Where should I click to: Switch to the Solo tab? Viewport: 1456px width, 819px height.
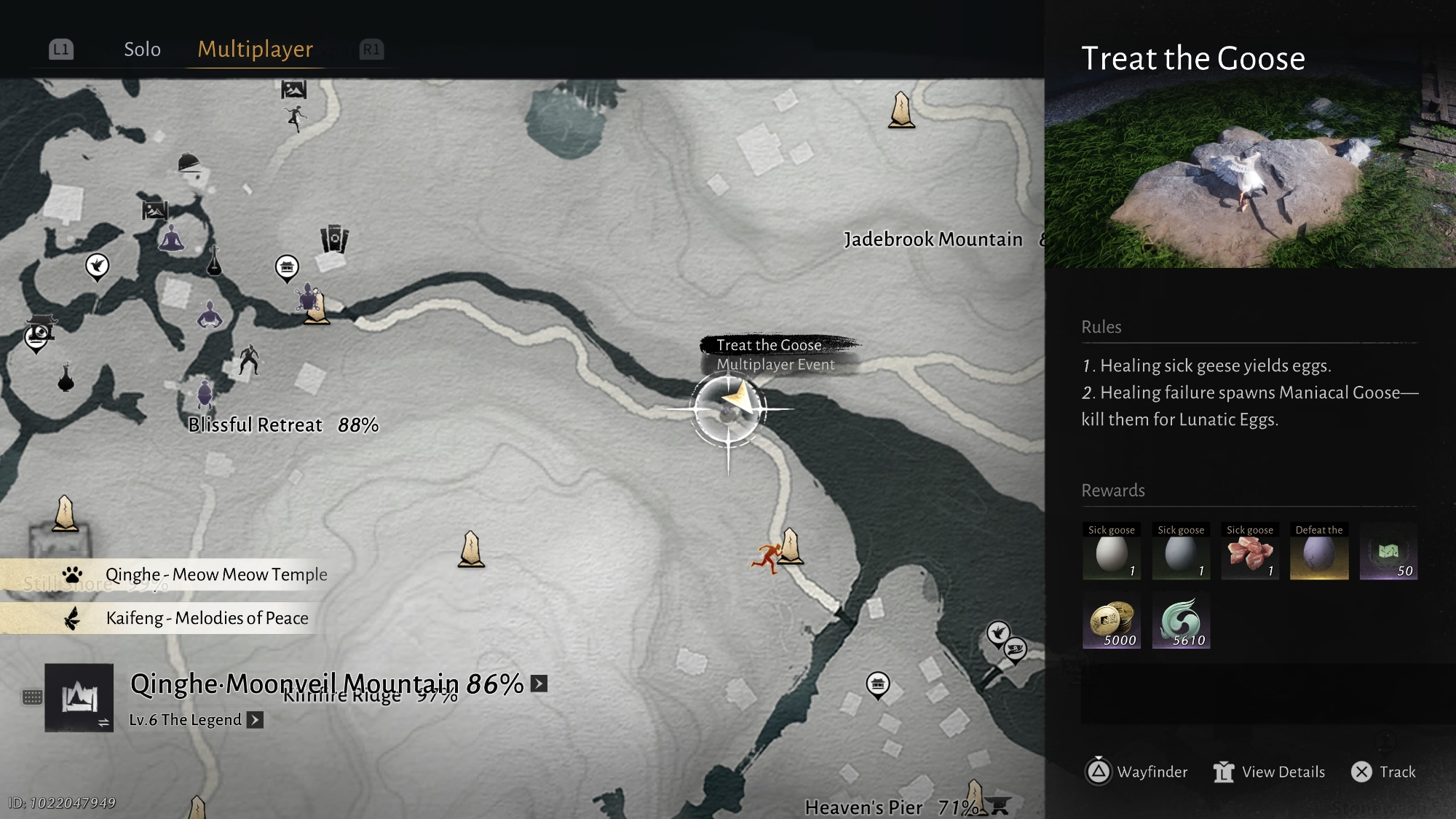[142, 50]
